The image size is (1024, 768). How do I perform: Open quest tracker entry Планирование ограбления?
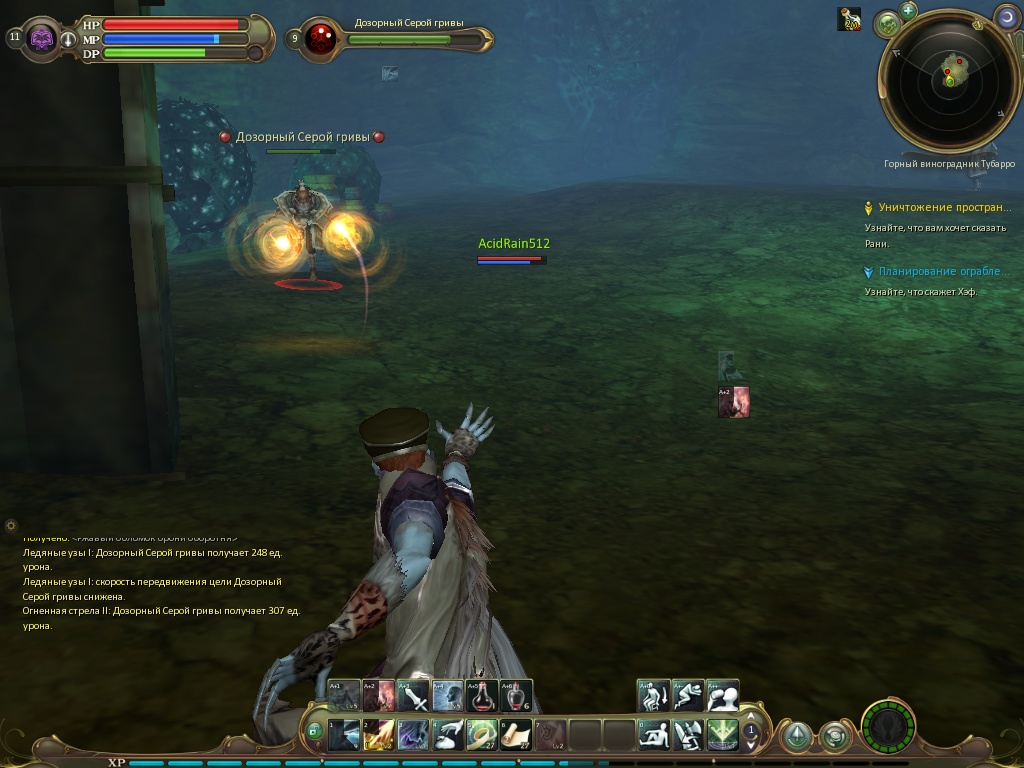coord(941,271)
